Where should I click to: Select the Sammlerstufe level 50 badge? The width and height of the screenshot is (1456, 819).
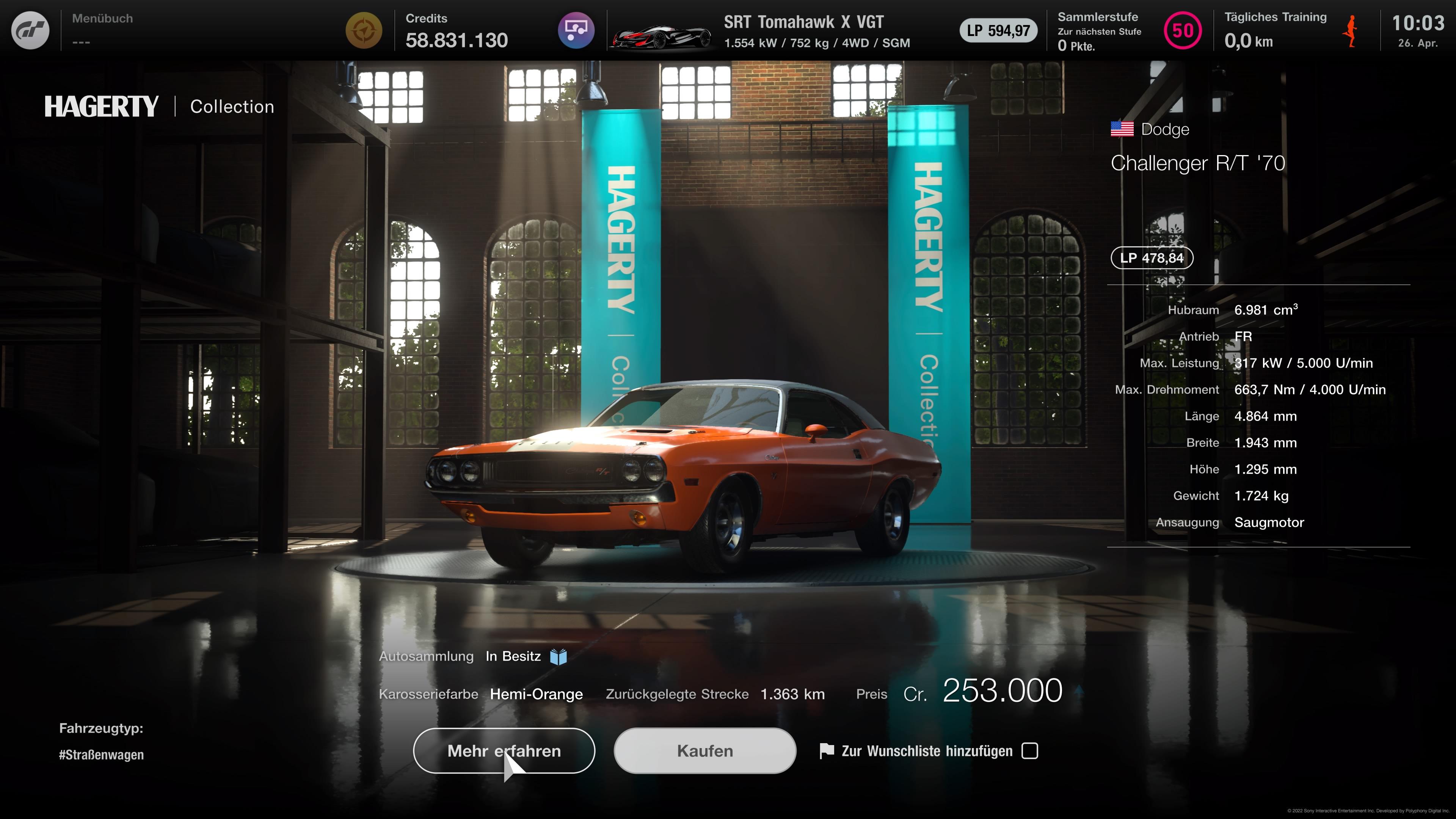tap(1183, 30)
